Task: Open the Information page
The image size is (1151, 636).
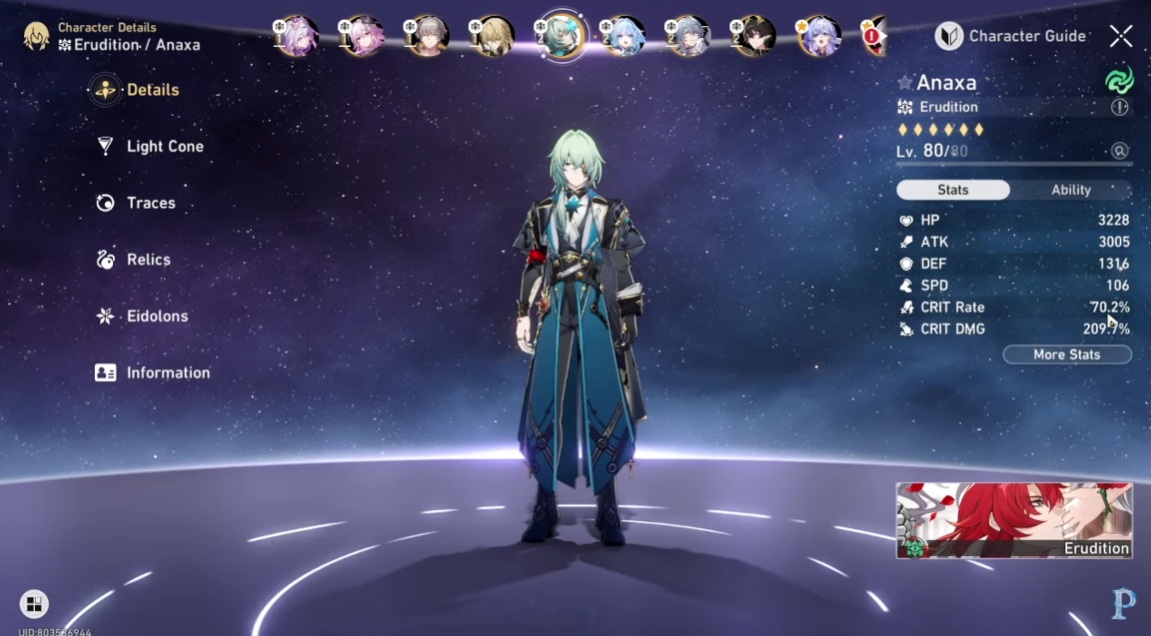Action: coord(167,373)
